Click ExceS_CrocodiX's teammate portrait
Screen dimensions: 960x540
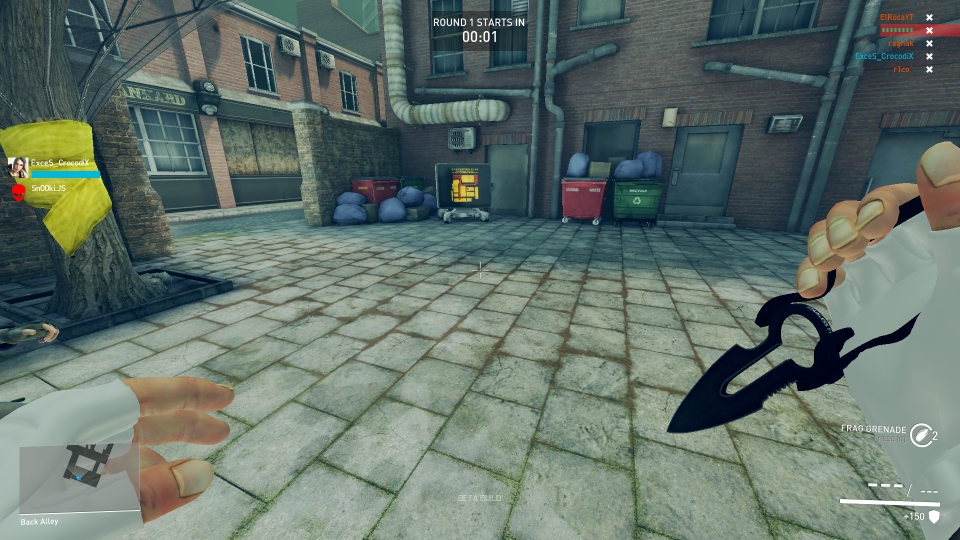click(x=18, y=167)
